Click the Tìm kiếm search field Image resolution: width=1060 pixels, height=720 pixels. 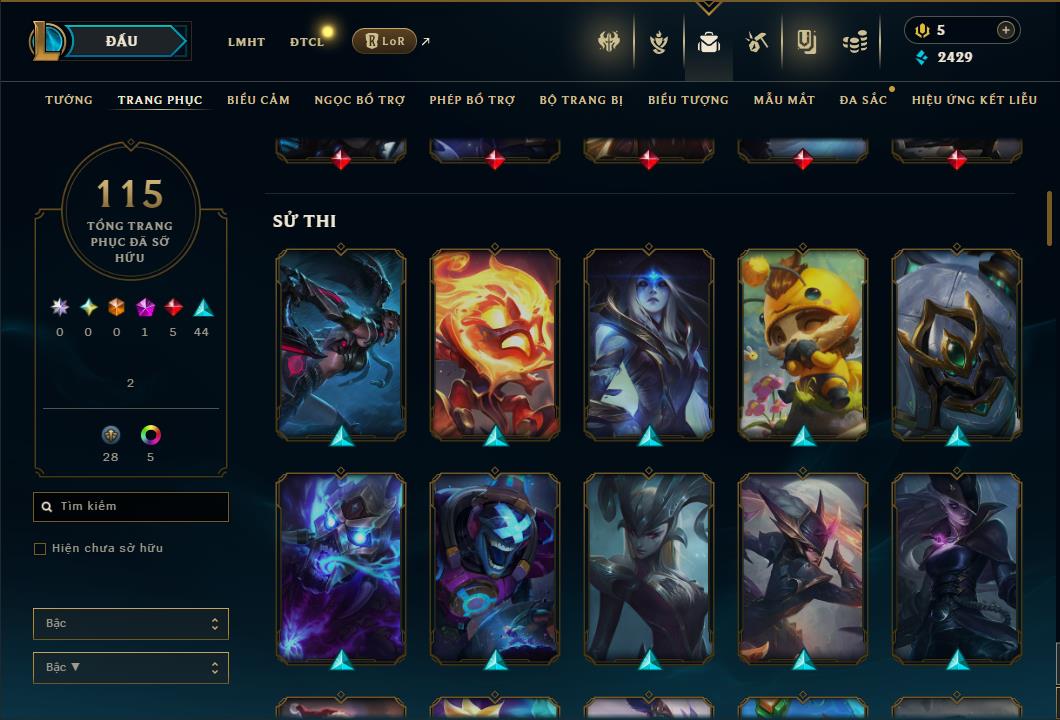click(131, 507)
